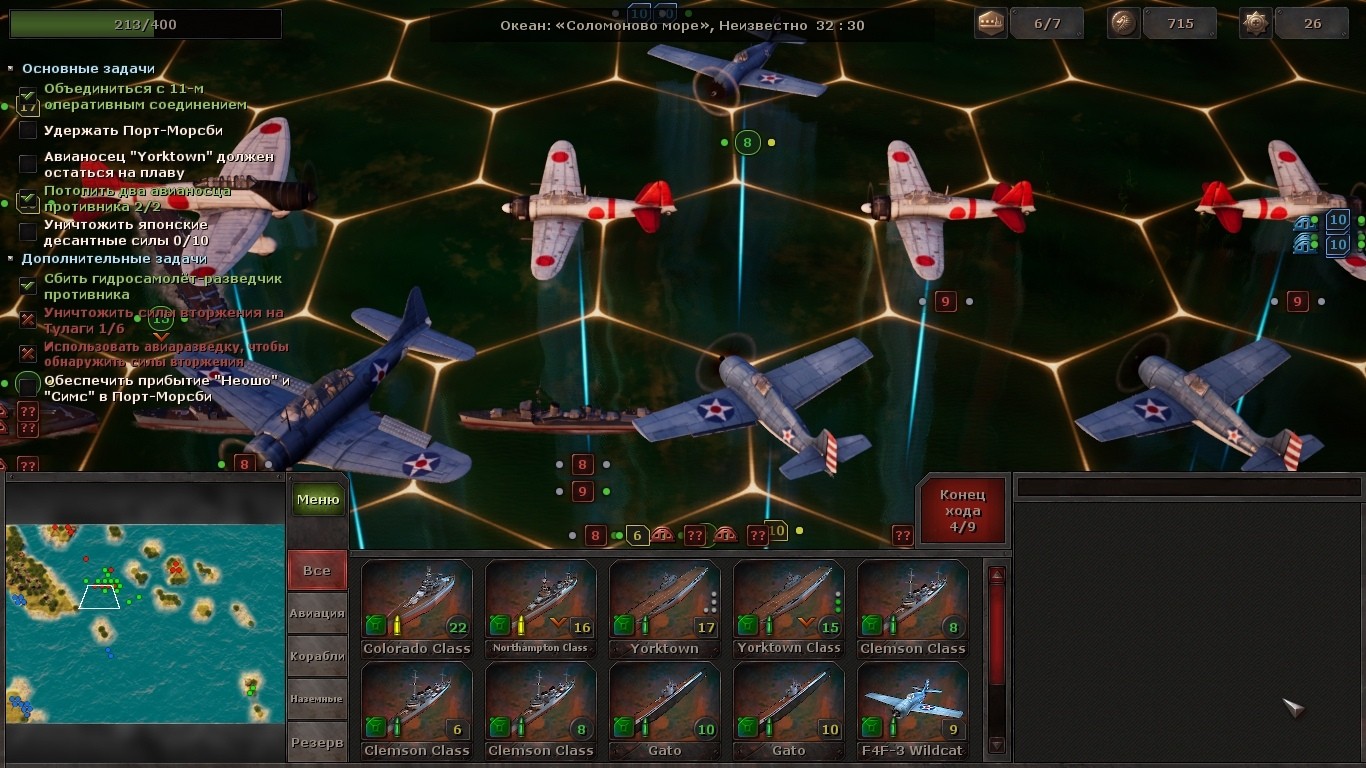
Task: Collapse the Основные задачи objectives header
Action: point(88,69)
